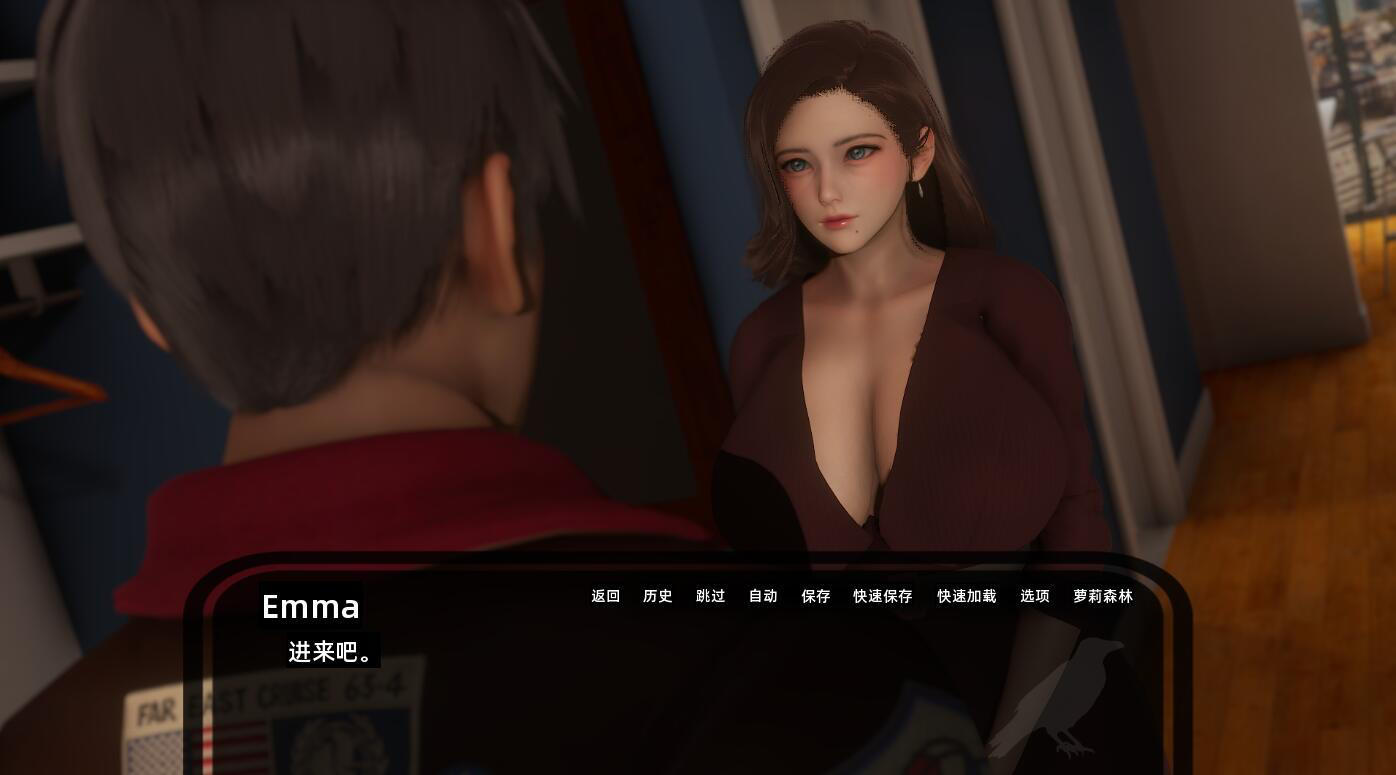This screenshot has width=1396, height=775.
Task: Open the 保存 (Save) menu
Action: (x=816, y=596)
